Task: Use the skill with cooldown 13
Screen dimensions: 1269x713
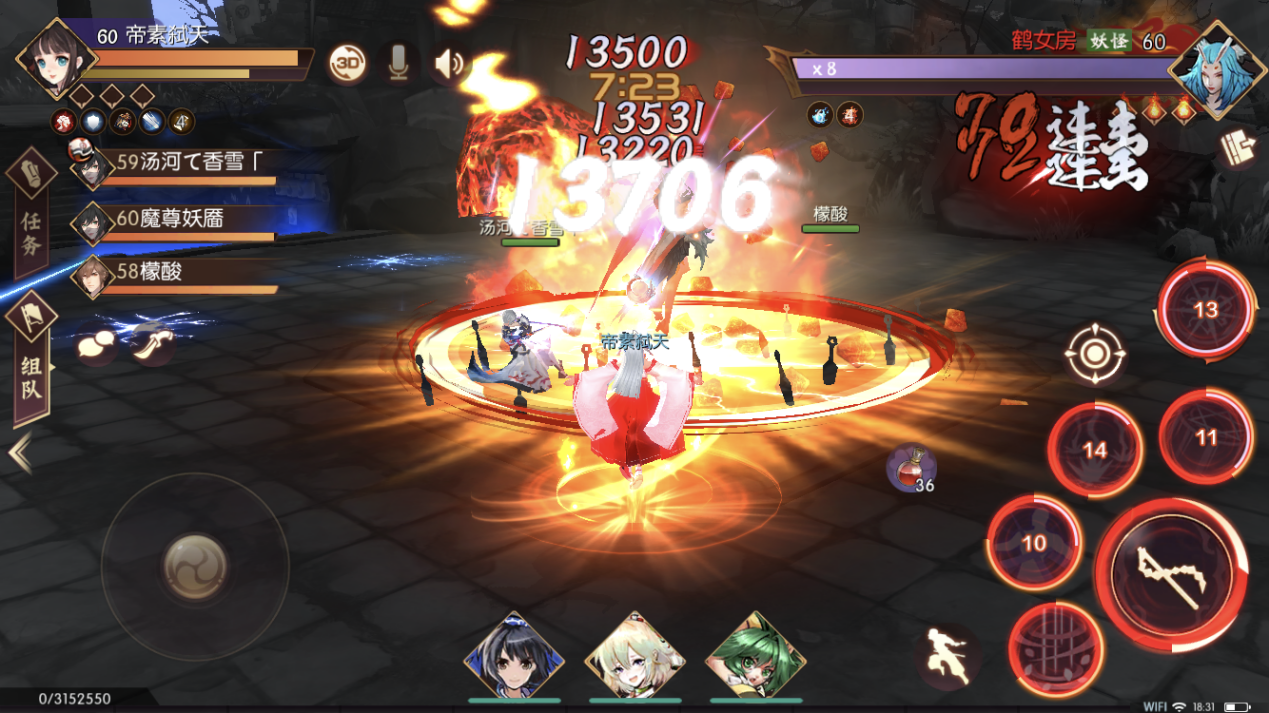Action: coord(1205,309)
